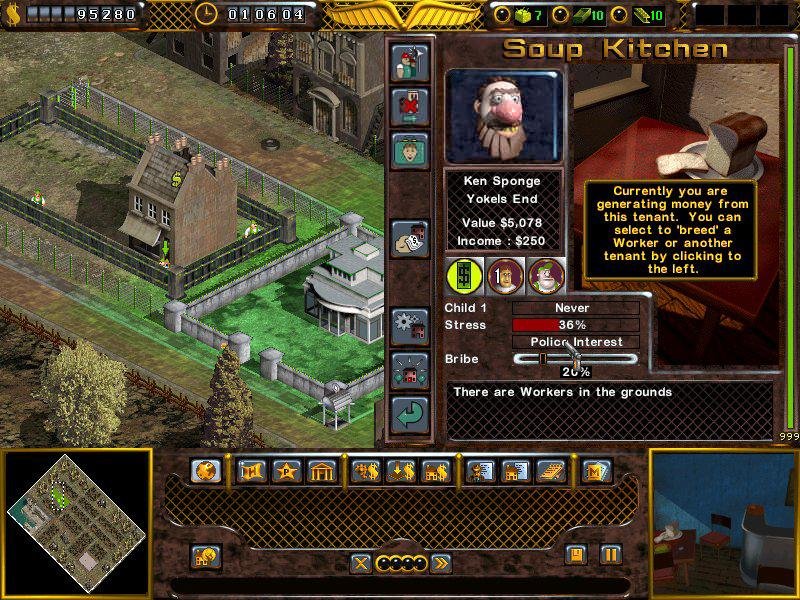Pause the game
This screenshot has width=800, height=600.
(609, 554)
